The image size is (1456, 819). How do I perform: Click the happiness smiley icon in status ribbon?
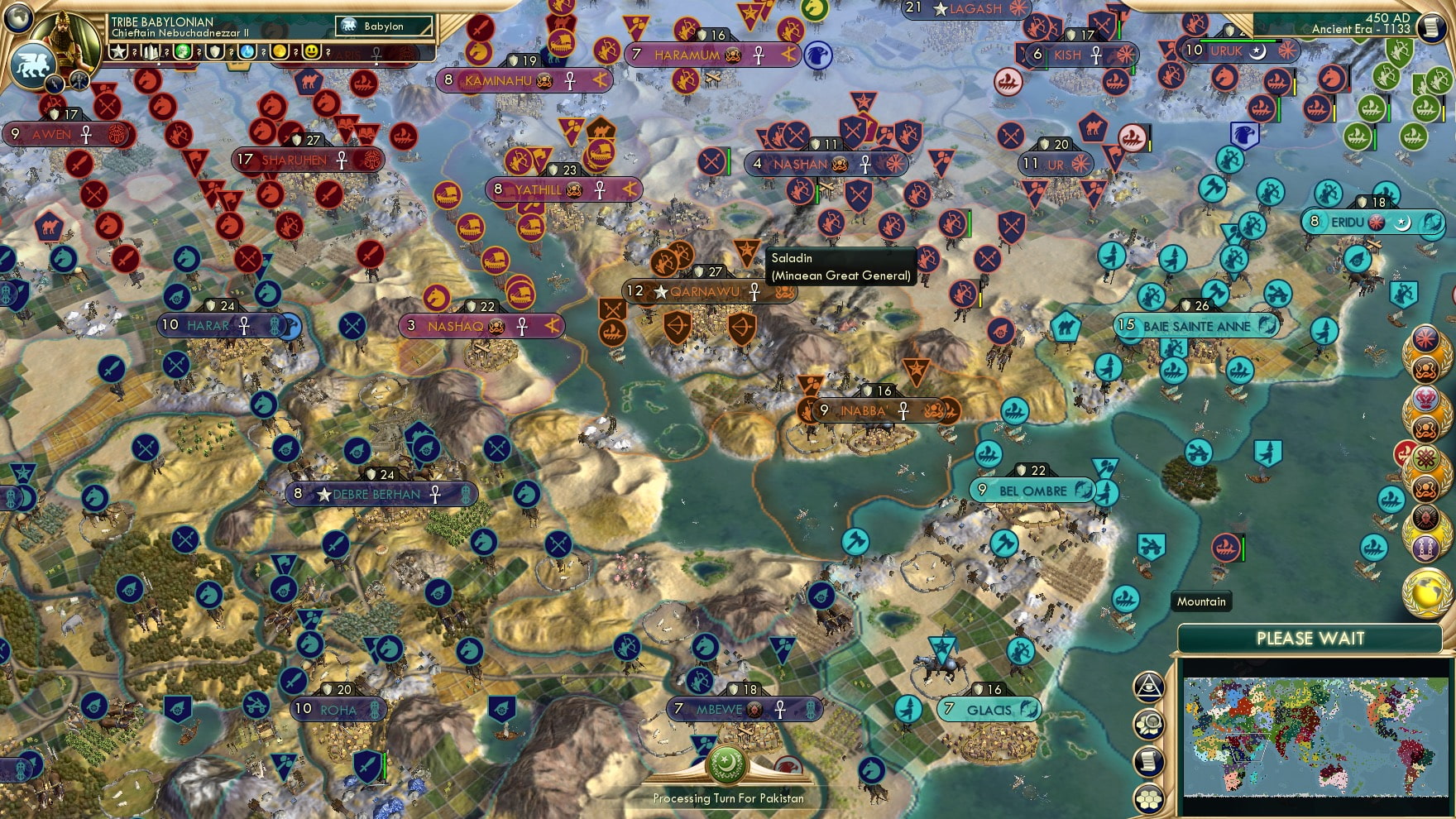312,52
